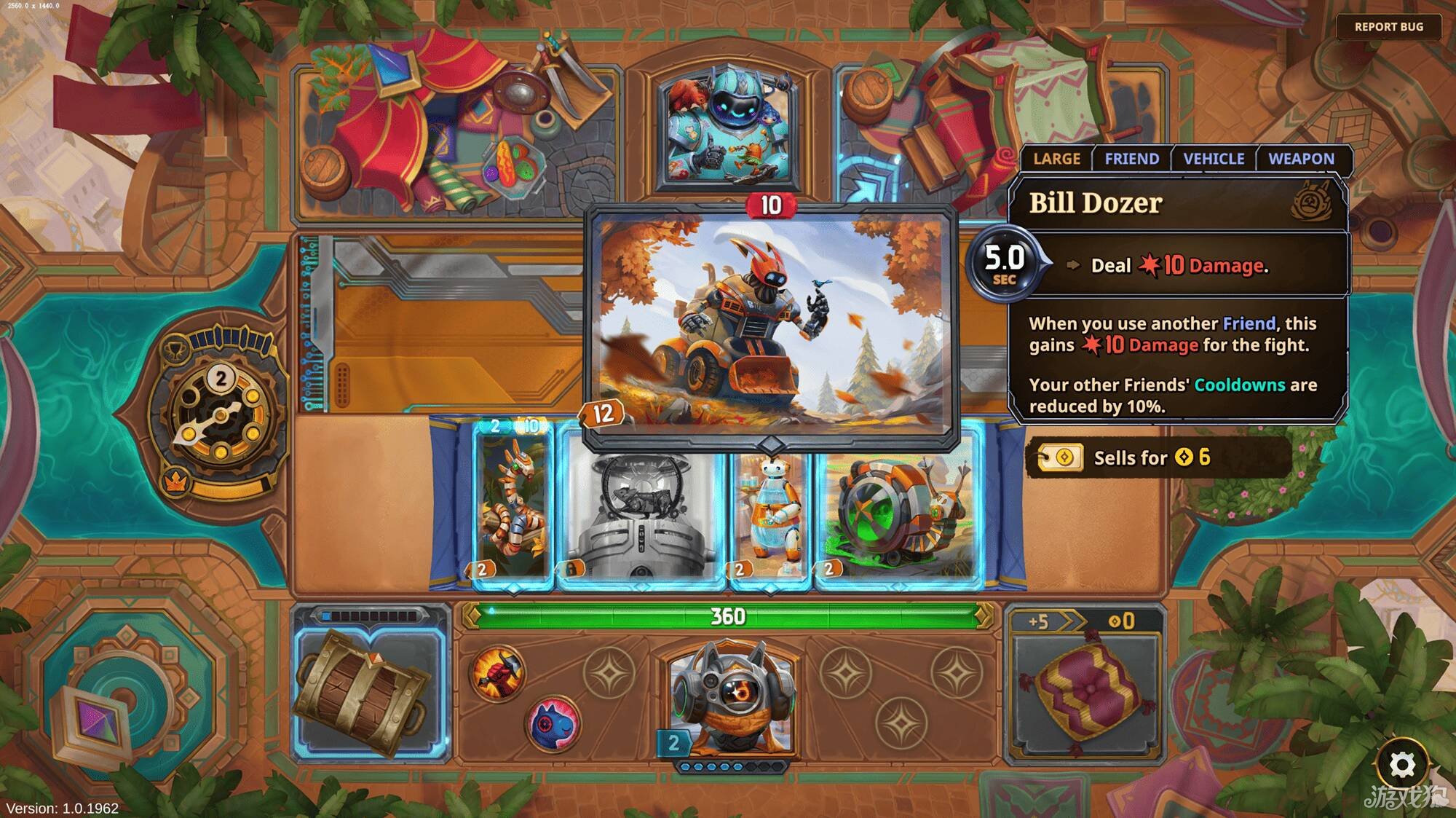Click the Large size tag
The height and width of the screenshot is (818, 1456).
(1056, 159)
